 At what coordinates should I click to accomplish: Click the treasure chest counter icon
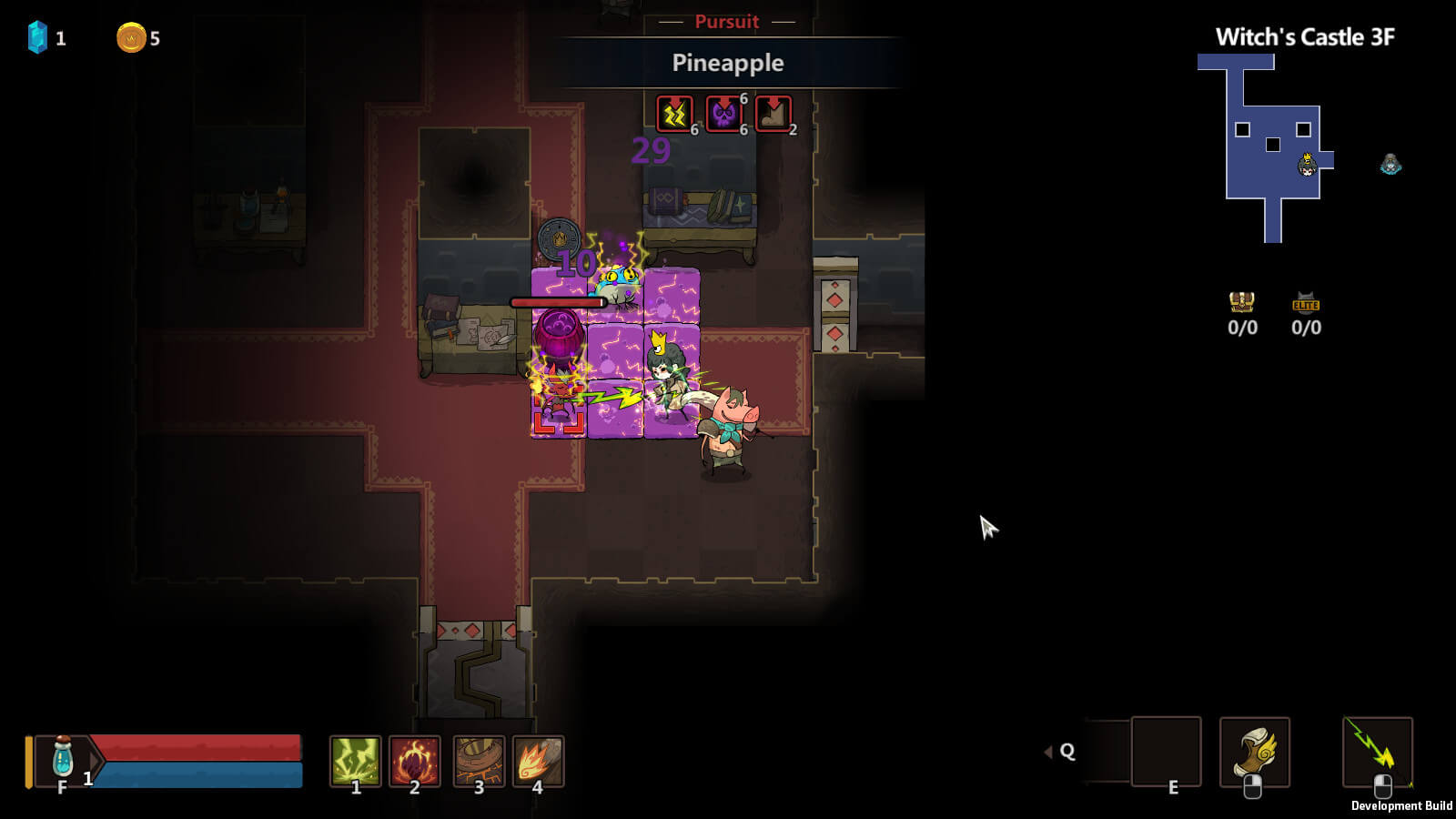point(1242,302)
